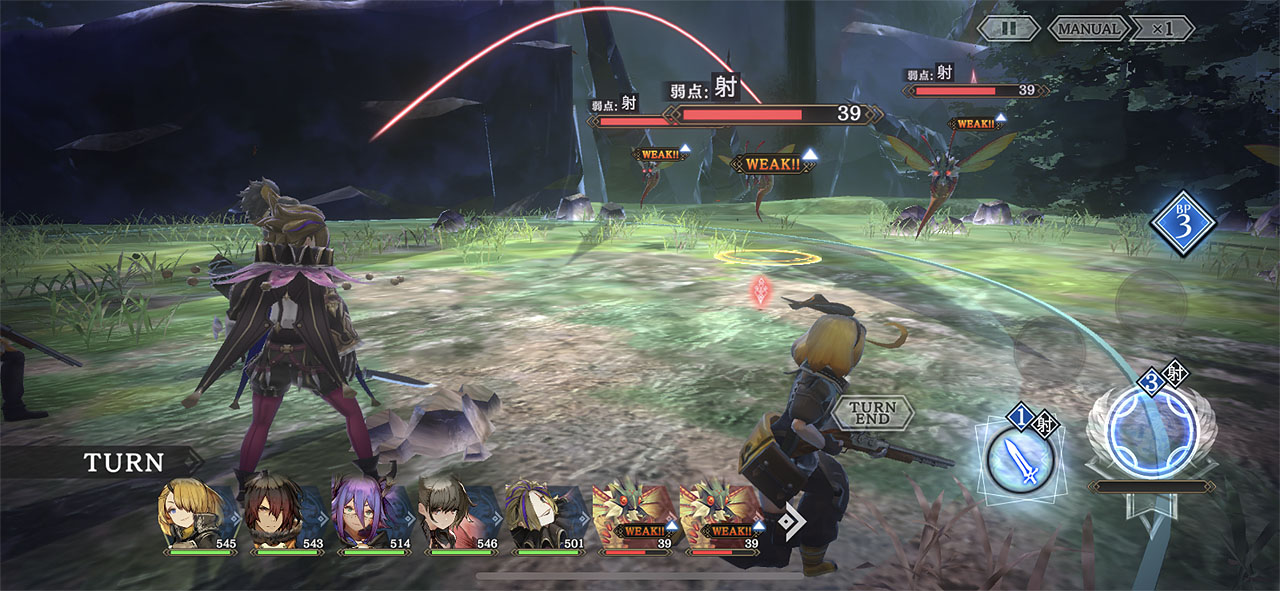The image size is (1280, 591).
Task: Choose the purple-haired character portrait
Action: 363,512
